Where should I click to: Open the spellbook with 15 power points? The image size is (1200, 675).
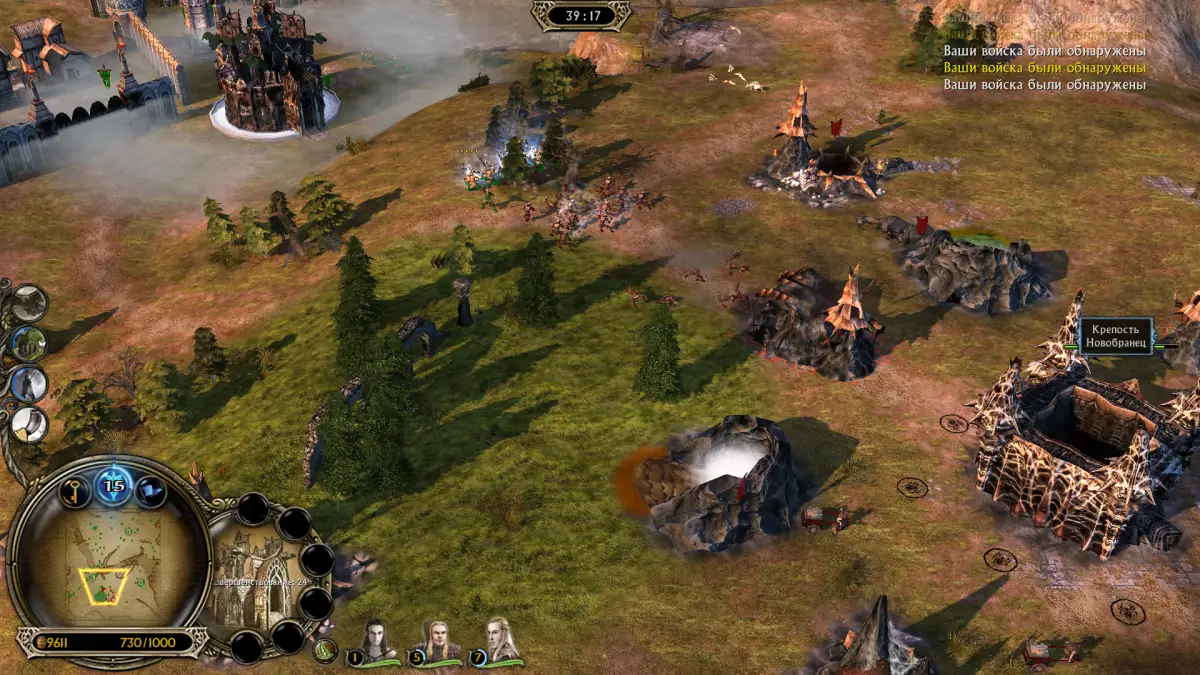pos(114,487)
